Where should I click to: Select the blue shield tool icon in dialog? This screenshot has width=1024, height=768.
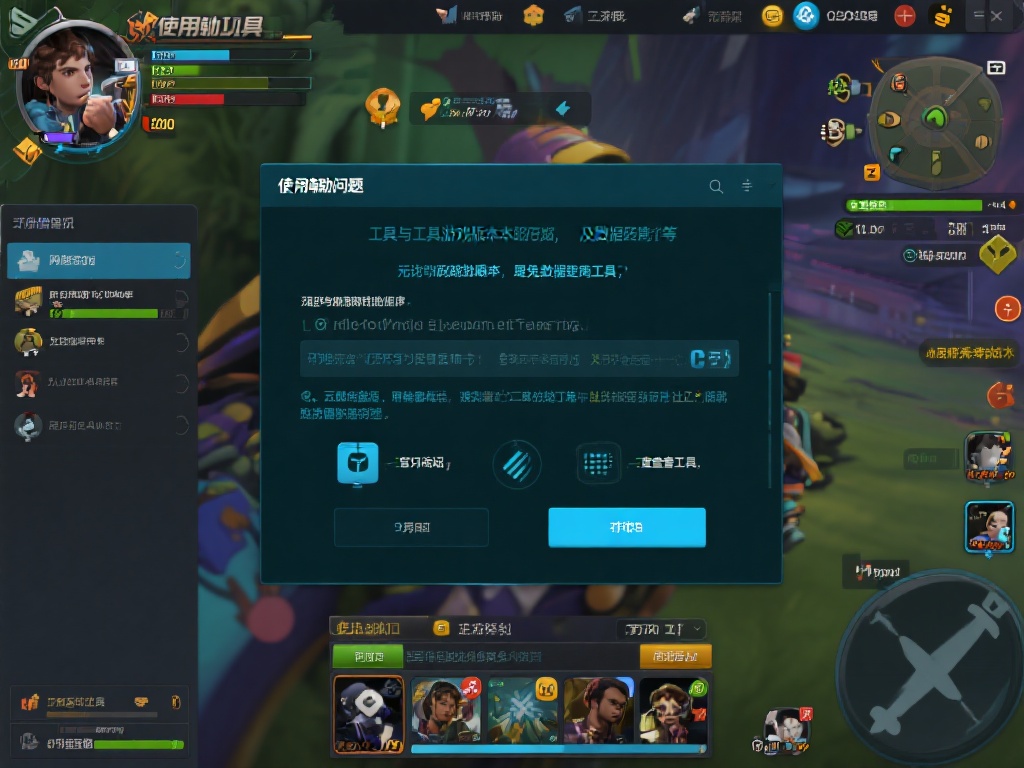(358, 463)
